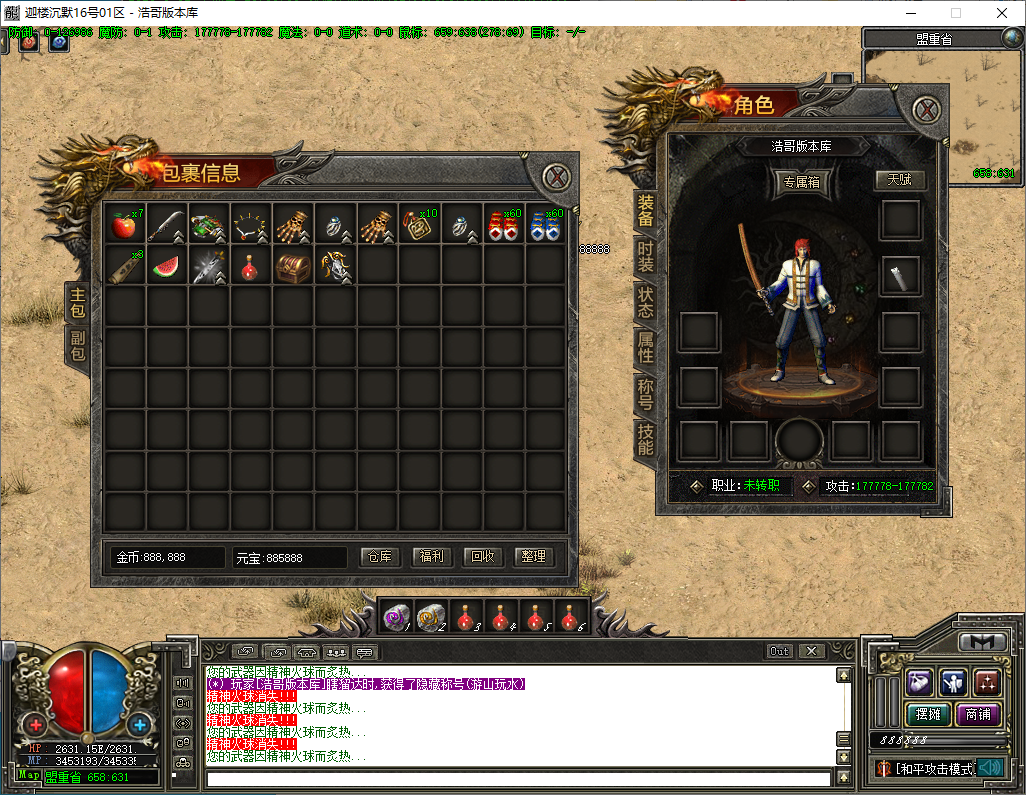Select the necklace item slot

(x=250, y=224)
